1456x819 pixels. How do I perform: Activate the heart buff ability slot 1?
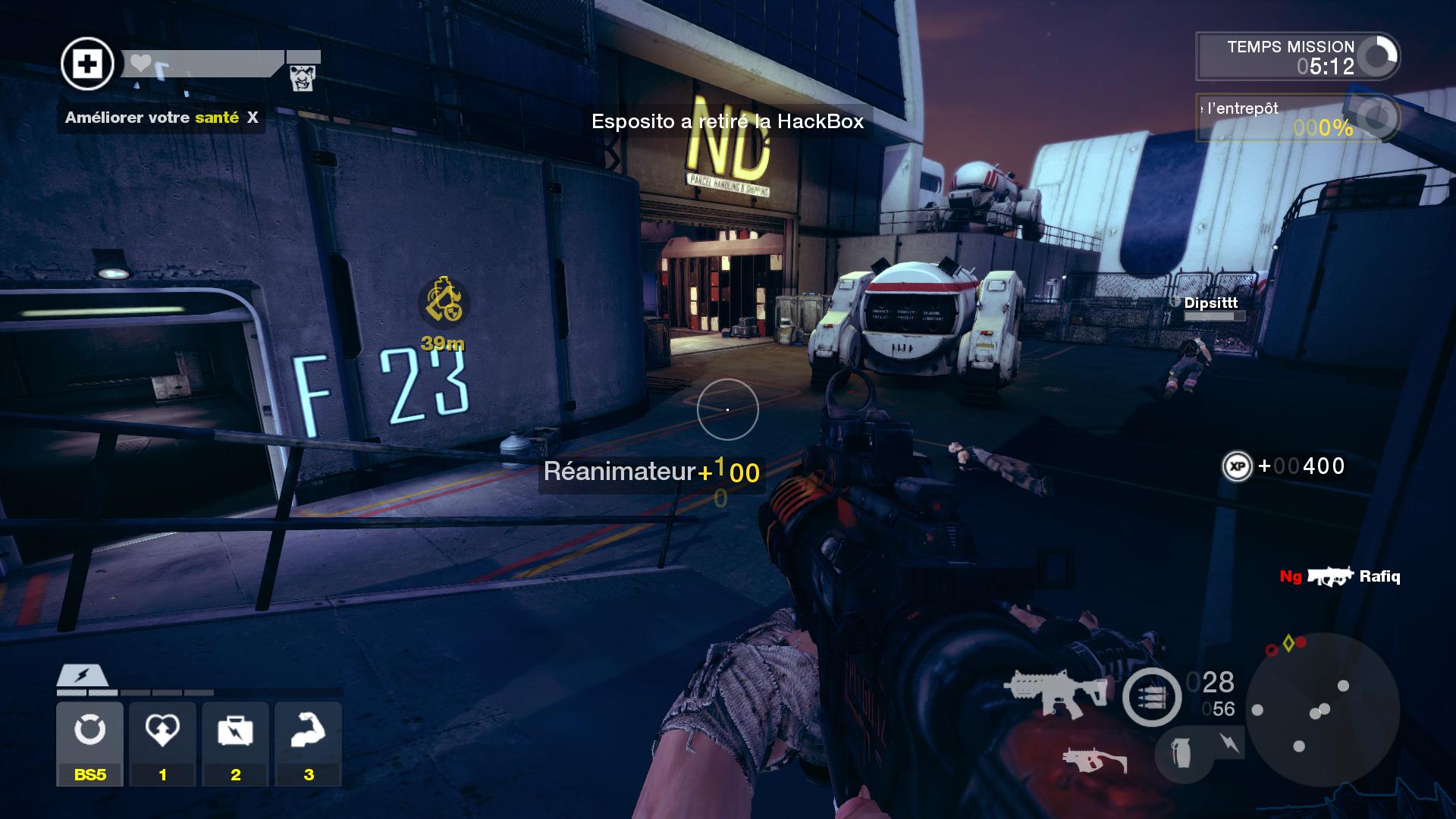coord(162,743)
